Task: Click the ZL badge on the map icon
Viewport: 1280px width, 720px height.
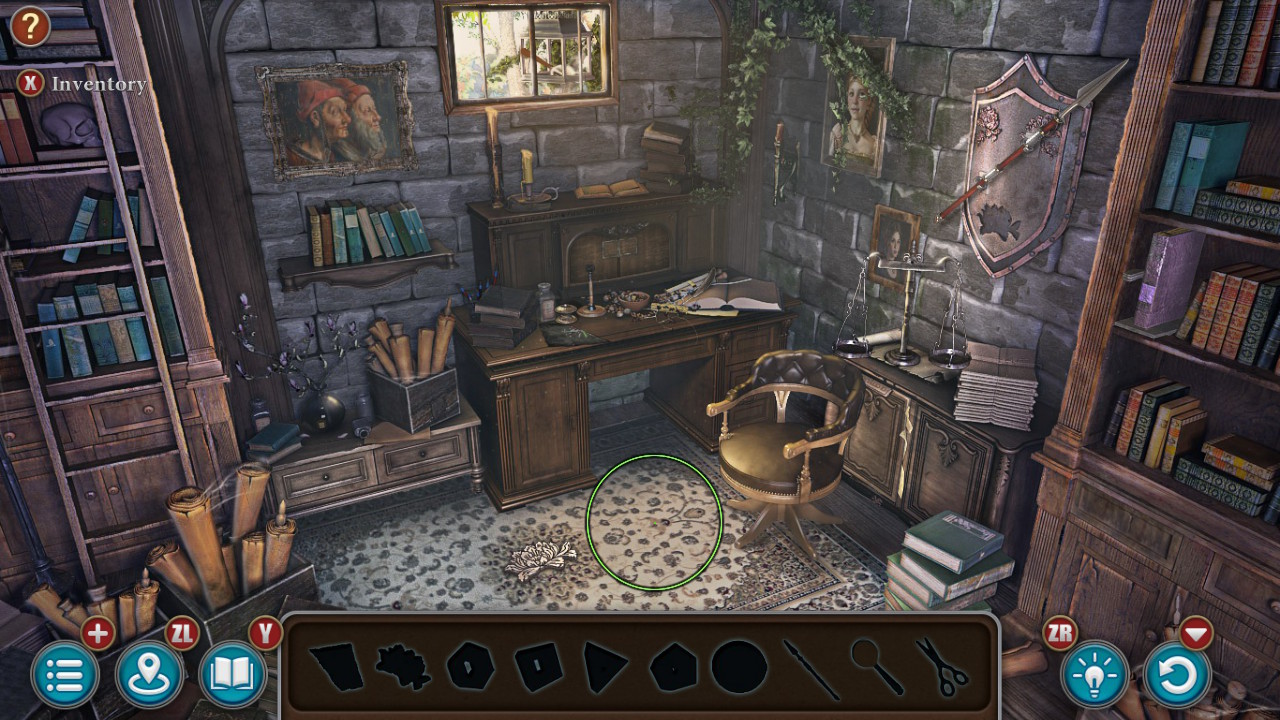Action: [181, 631]
